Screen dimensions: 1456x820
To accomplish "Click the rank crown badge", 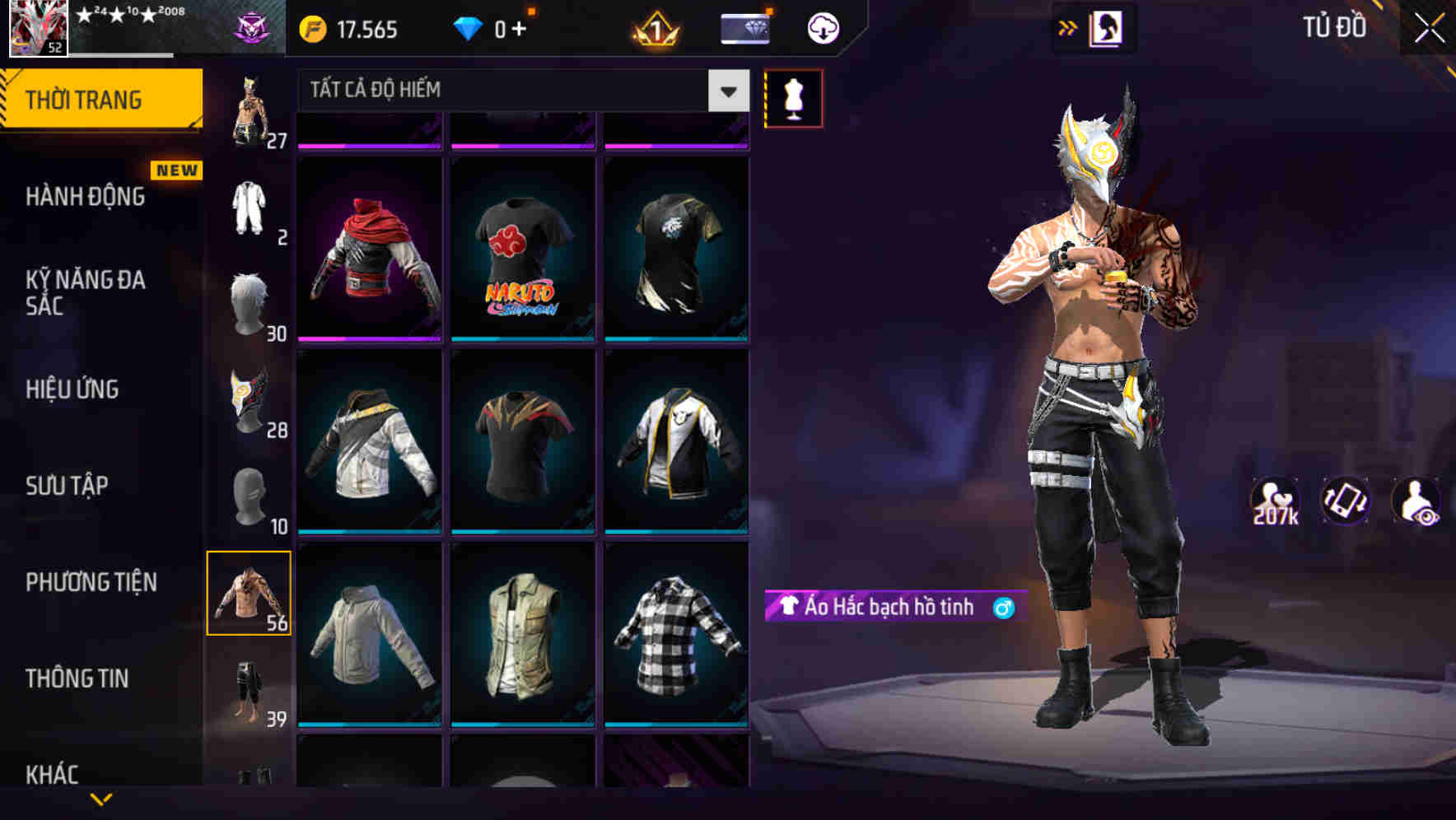I will click(x=655, y=27).
